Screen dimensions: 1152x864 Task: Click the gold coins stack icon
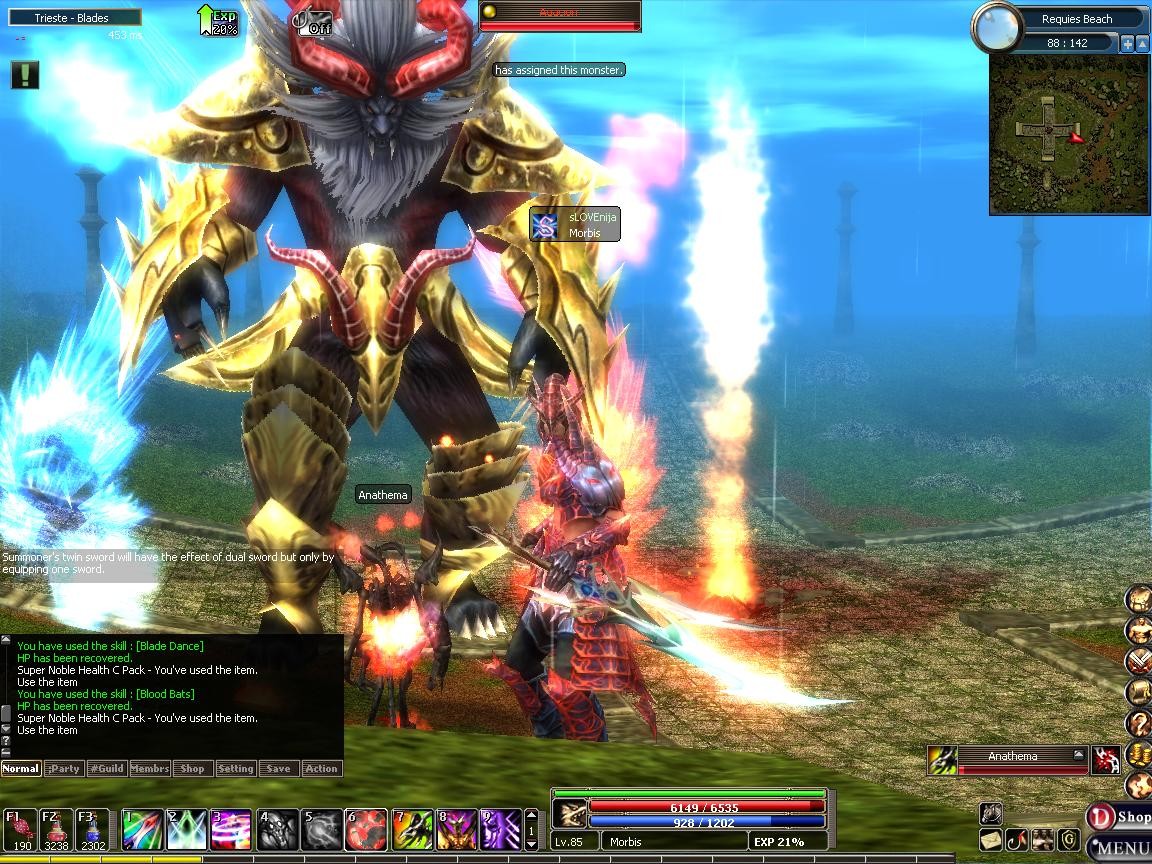click(x=1138, y=755)
